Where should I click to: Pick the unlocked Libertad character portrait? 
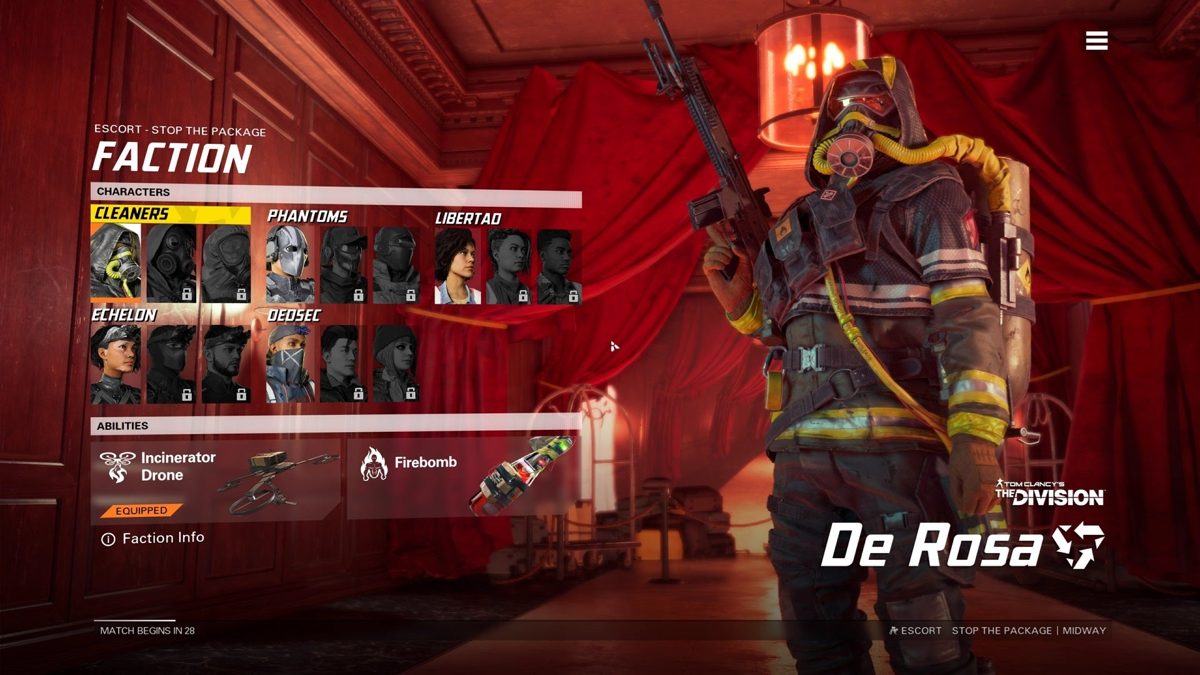tap(458, 266)
